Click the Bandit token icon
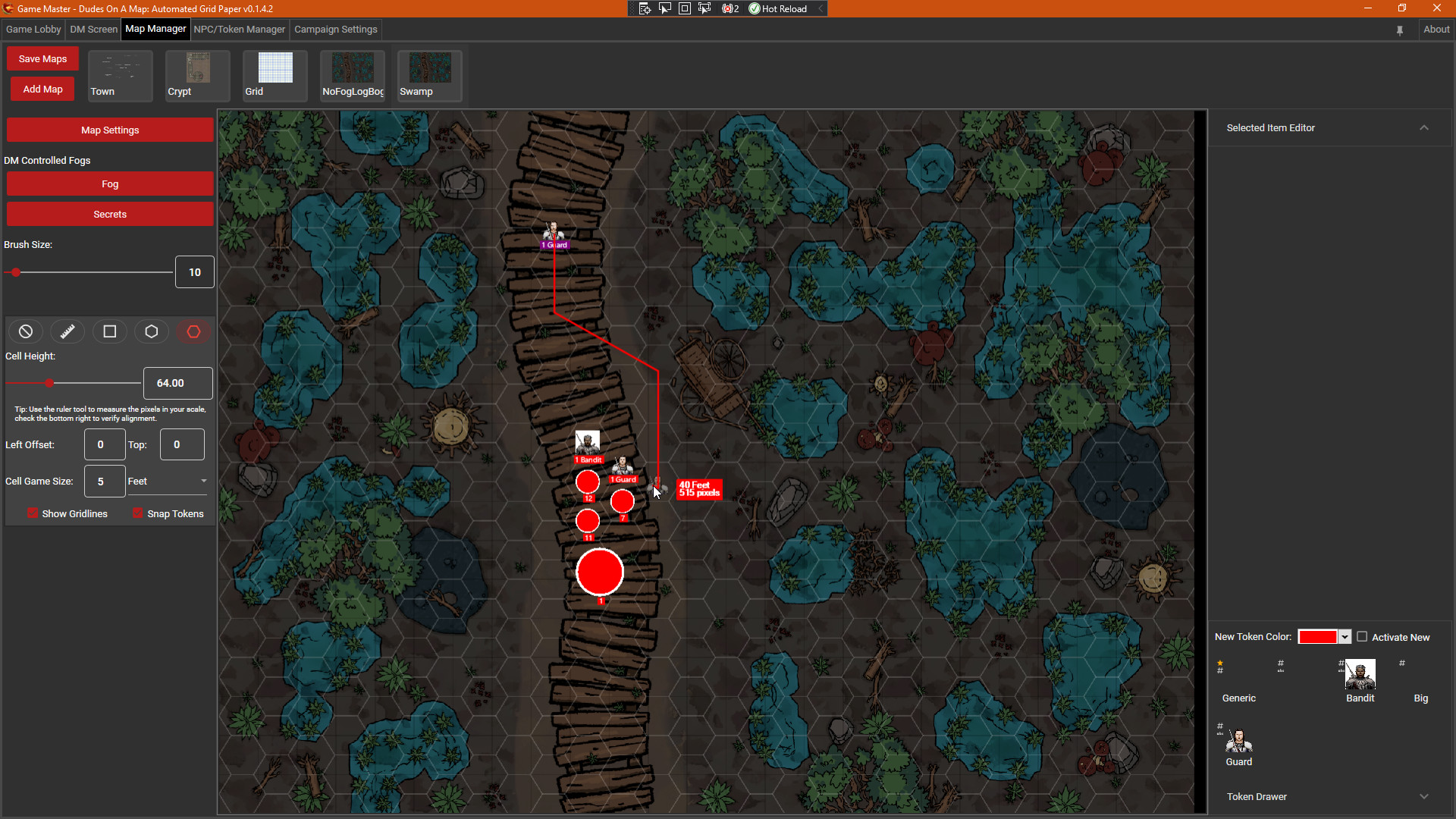This screenshot has width=1456, height=819. click(1359, 674)
